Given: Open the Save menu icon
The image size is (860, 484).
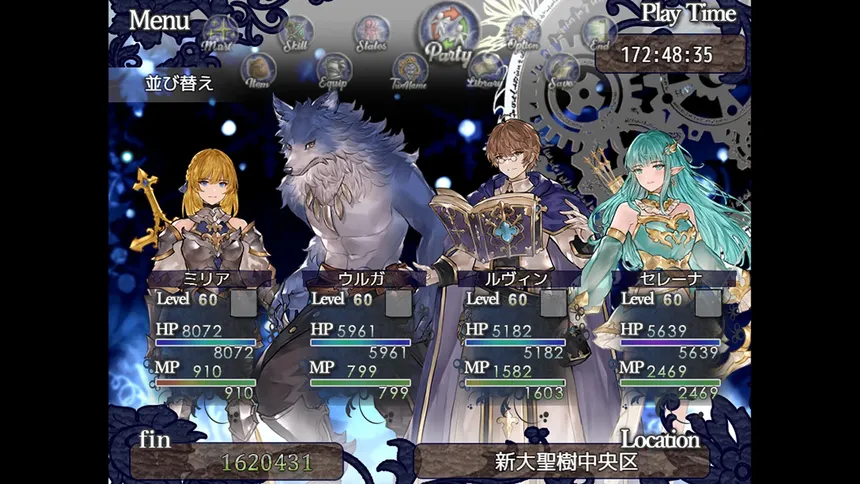Looking at the screenshot, I should click(561, 70).
